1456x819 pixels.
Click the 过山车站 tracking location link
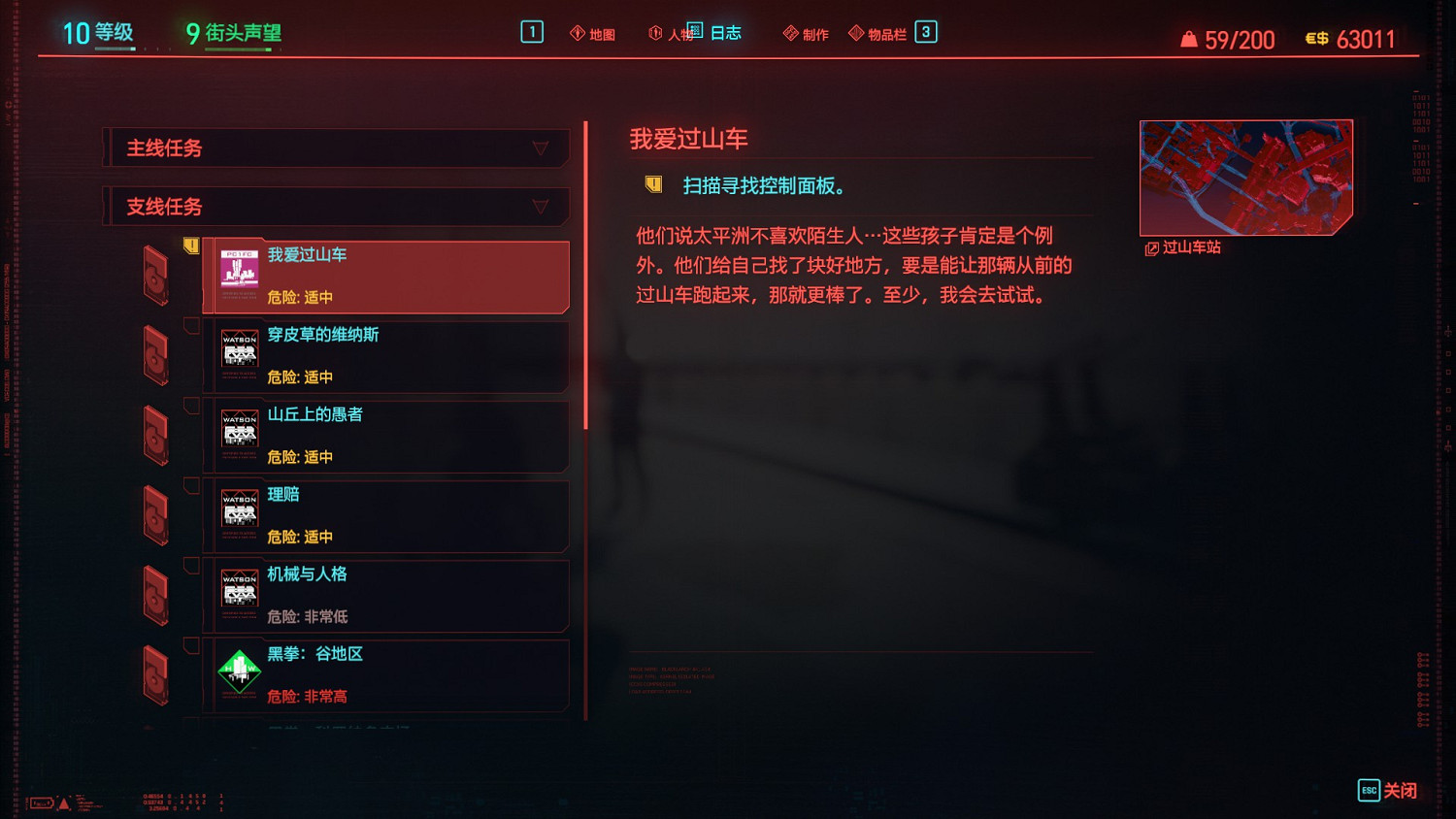[x=1186, y=247]
